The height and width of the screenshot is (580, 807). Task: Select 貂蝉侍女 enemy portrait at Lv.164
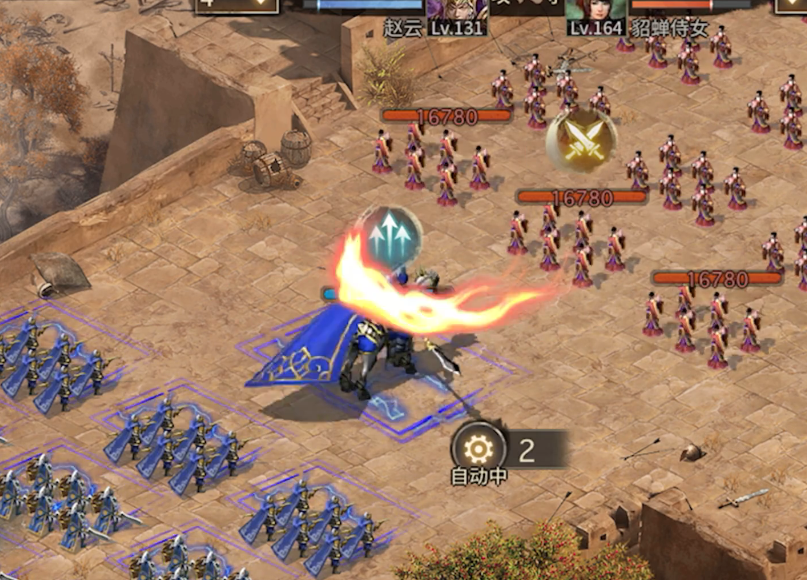597,12
